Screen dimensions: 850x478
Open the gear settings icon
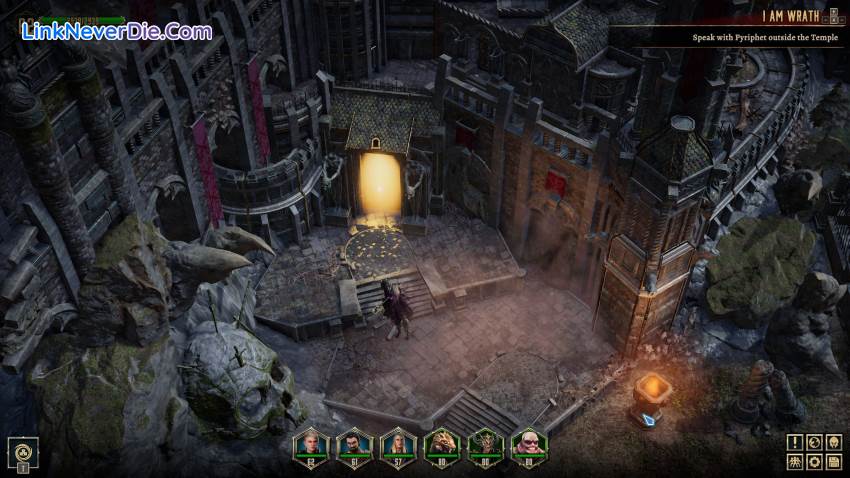pyautogui.click(x=814, y=461)
